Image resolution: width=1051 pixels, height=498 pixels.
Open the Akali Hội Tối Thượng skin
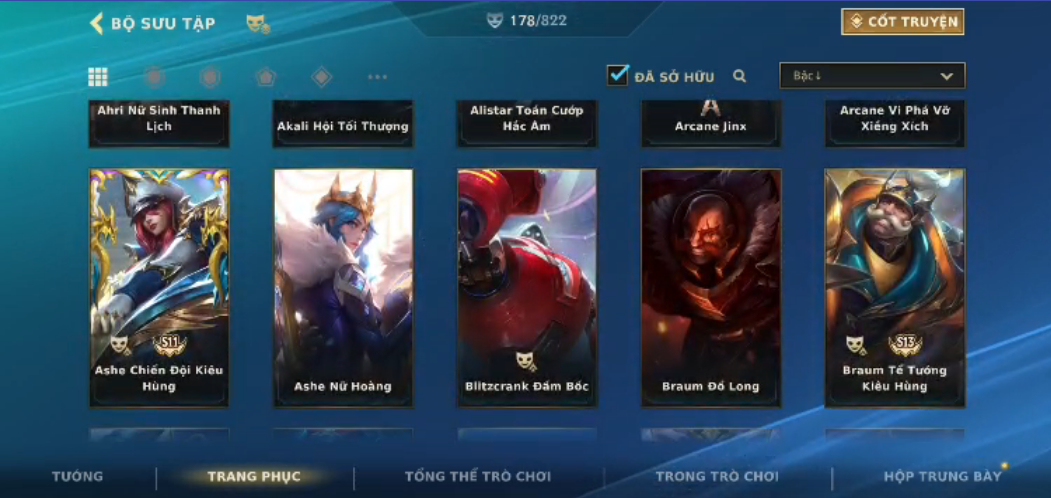(x=343, y=124)
